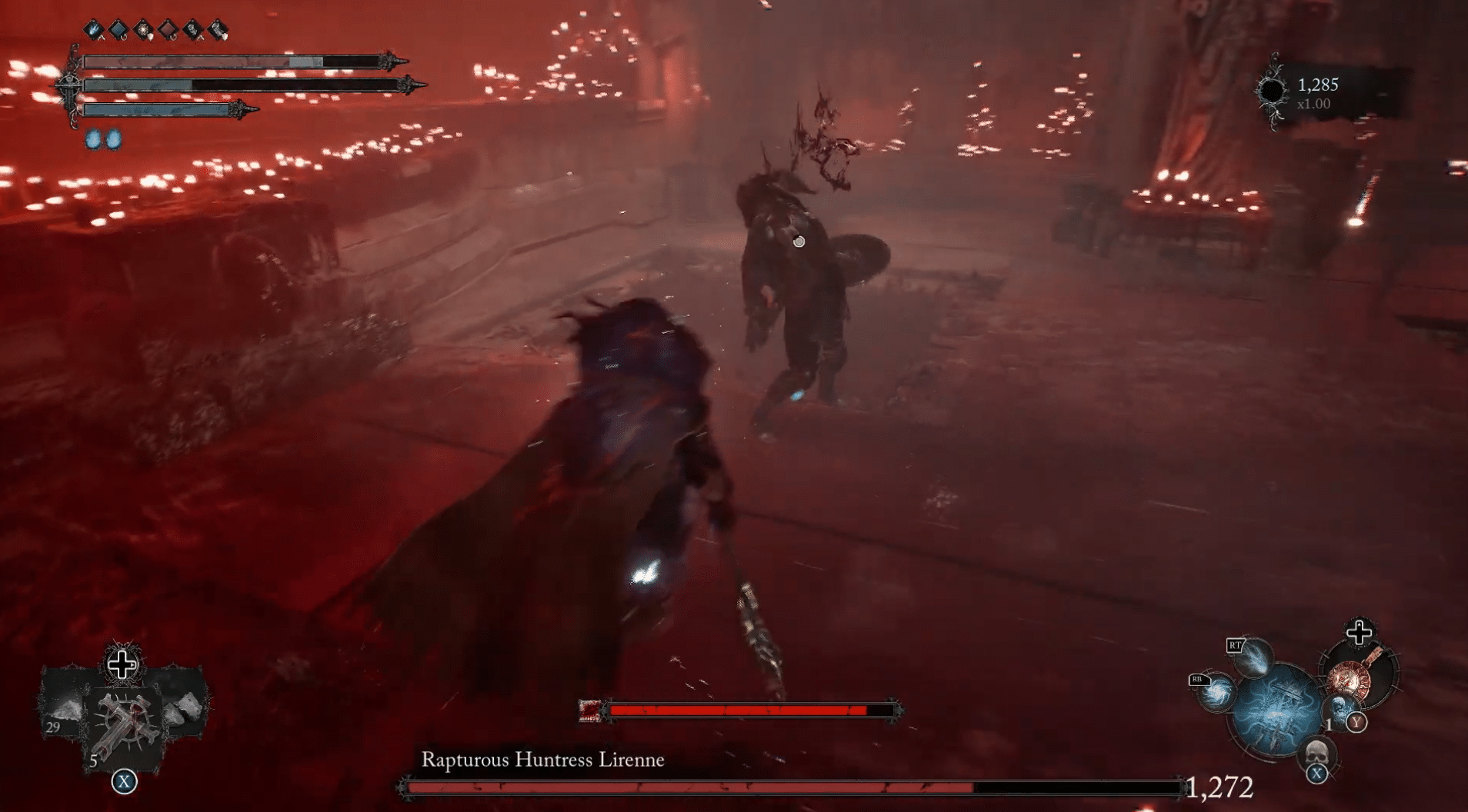Open the plus cross above the quick-item bar
The height and width of the screenshot is (812, 1468).
click(122, 666)
